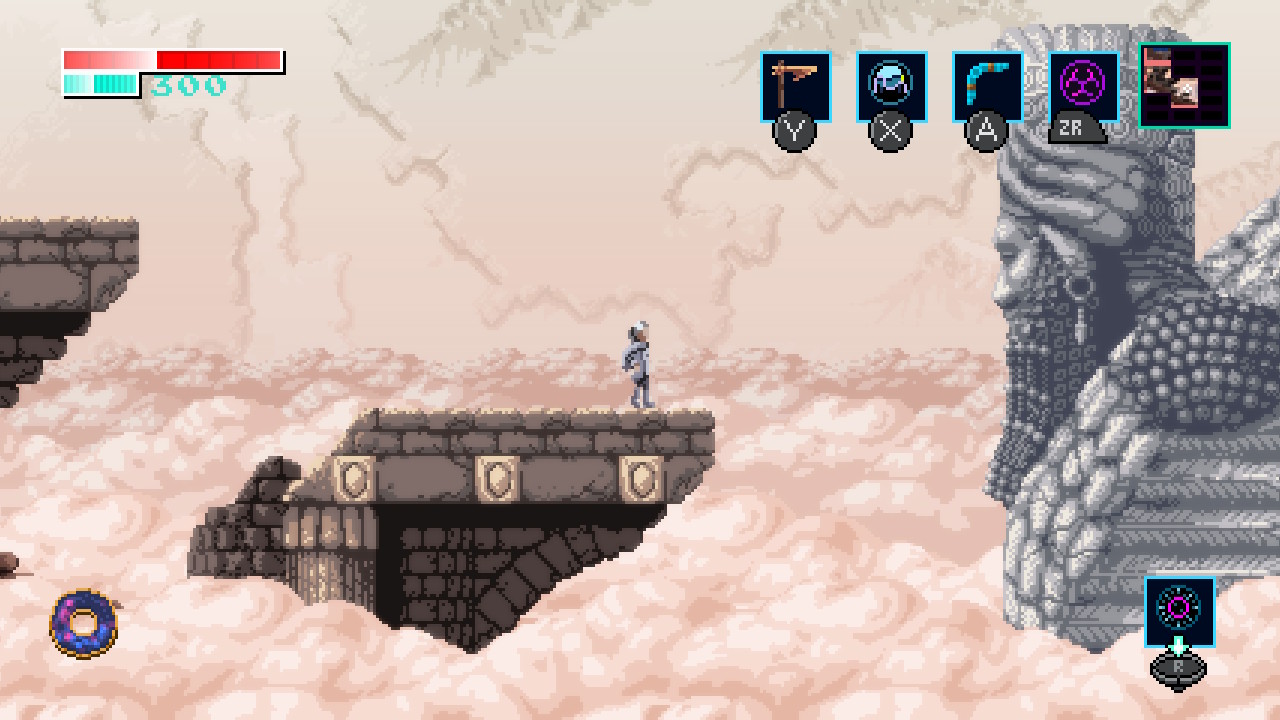Open the minimap in the corner
Image resolution: width=1280 pixels, height=720 pixels.
coord(1184,86)
